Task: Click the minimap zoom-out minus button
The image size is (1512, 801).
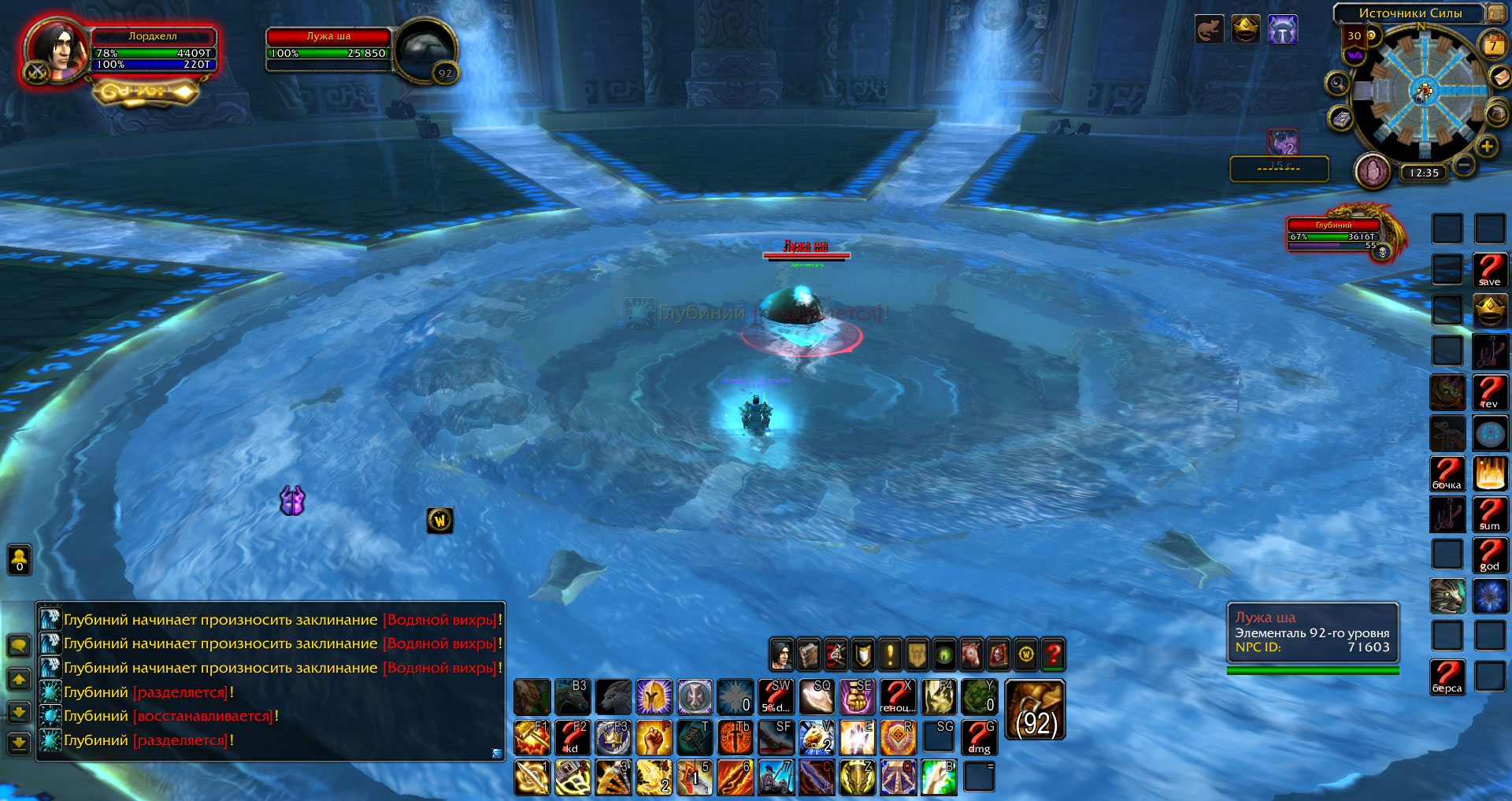Action: 1463,165
